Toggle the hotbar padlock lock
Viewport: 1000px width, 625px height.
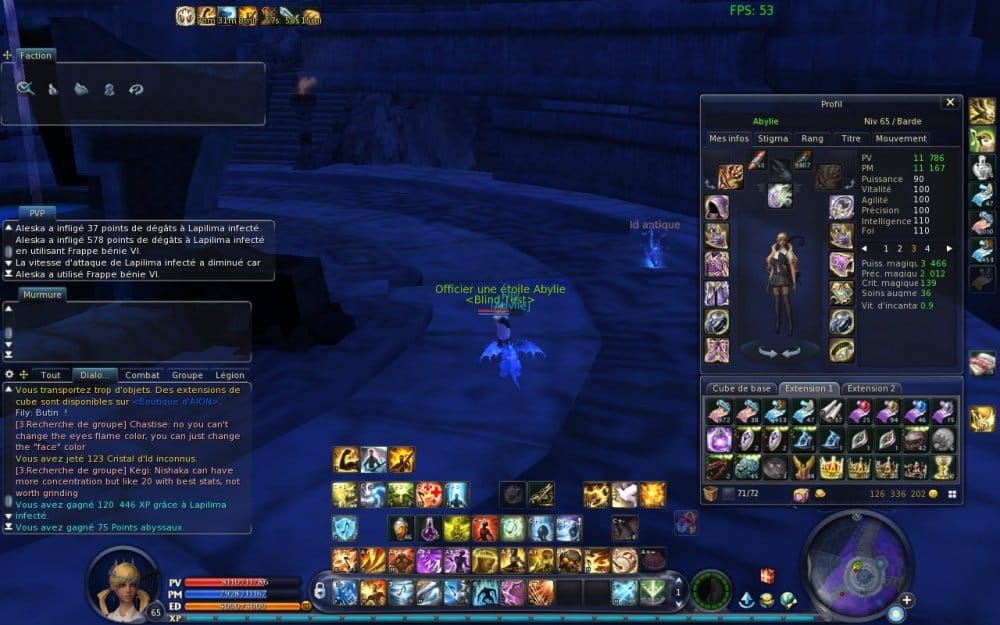[x=319, y=591]
